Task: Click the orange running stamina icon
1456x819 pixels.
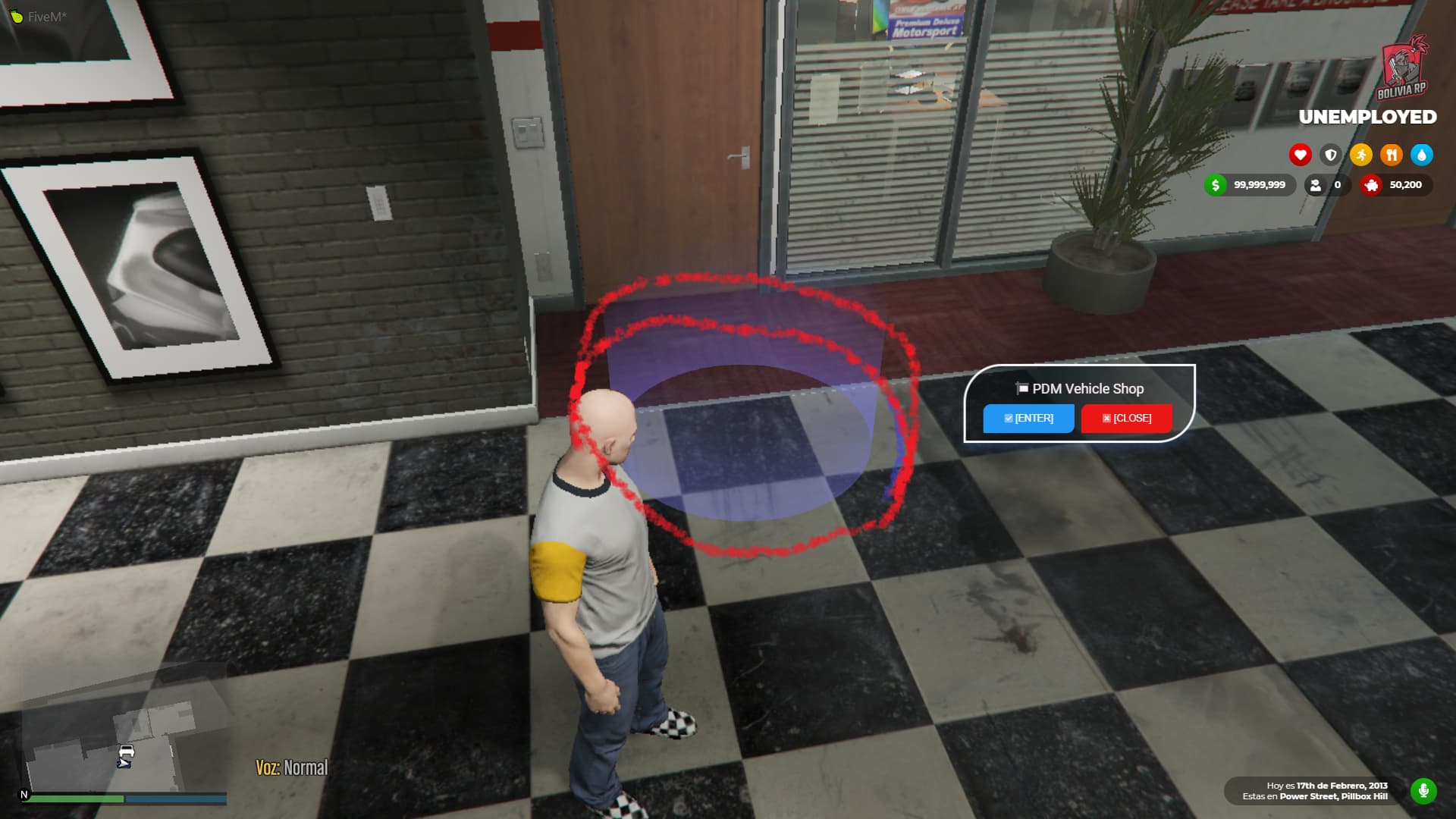Action: tap(1361, 155)
